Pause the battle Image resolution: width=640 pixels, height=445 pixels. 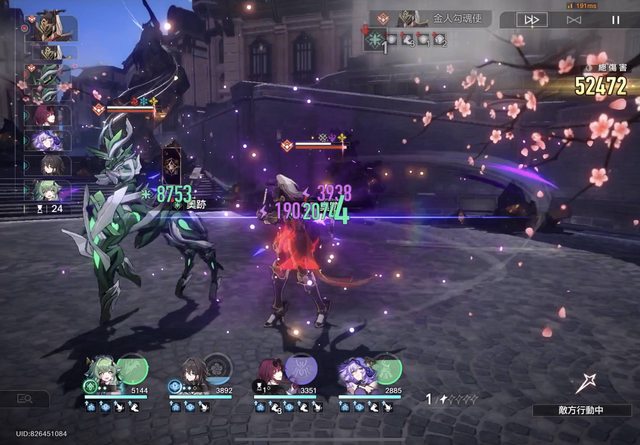click(614, 19)
